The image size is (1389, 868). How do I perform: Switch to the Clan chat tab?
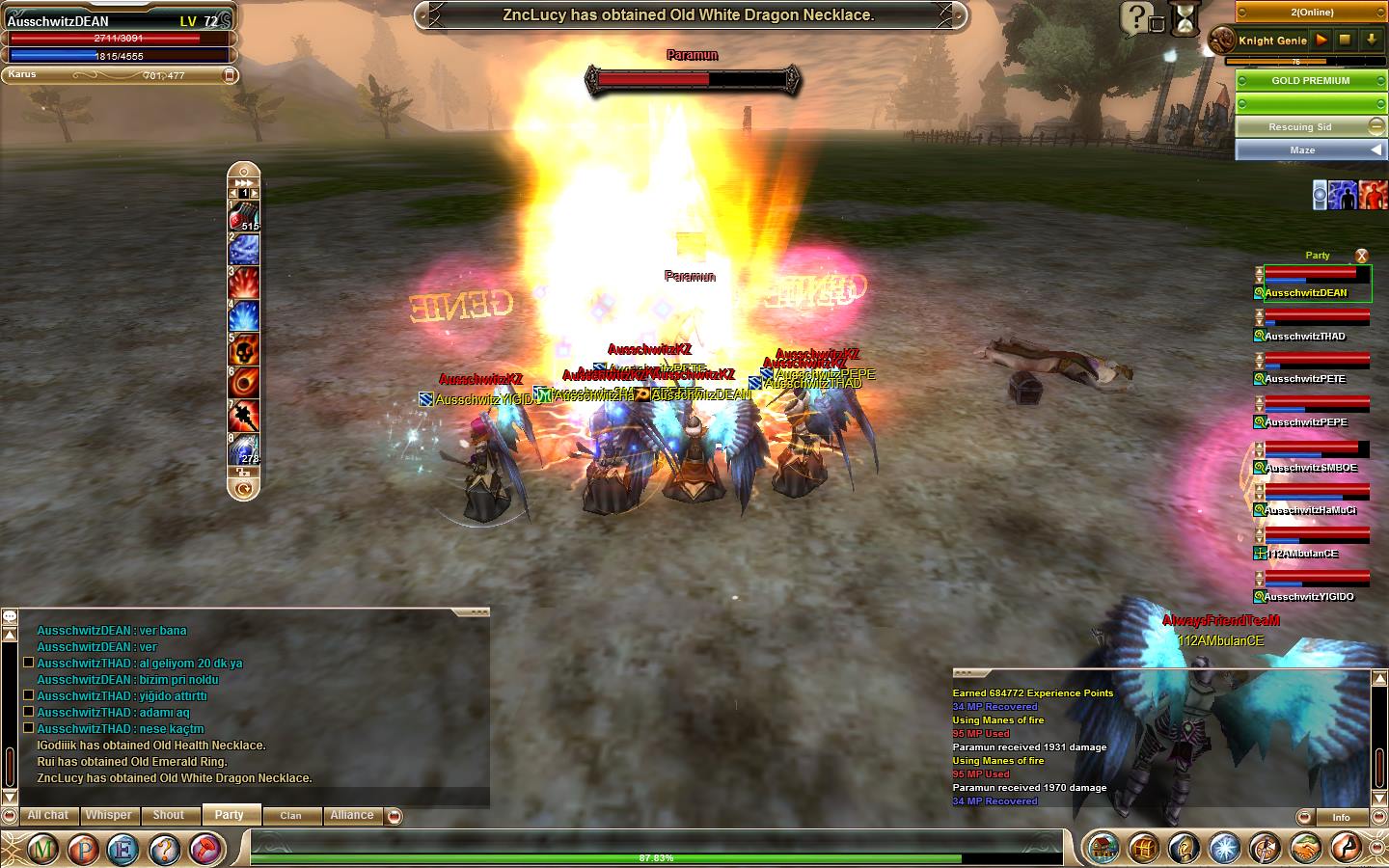click(x=290, y=816)
